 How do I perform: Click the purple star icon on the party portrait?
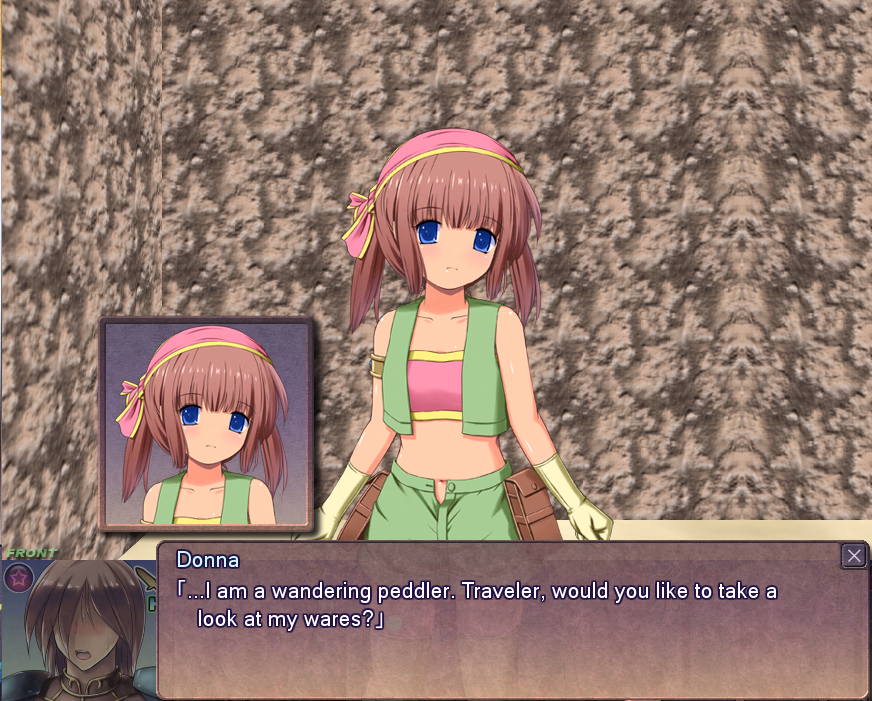(18, 576)
